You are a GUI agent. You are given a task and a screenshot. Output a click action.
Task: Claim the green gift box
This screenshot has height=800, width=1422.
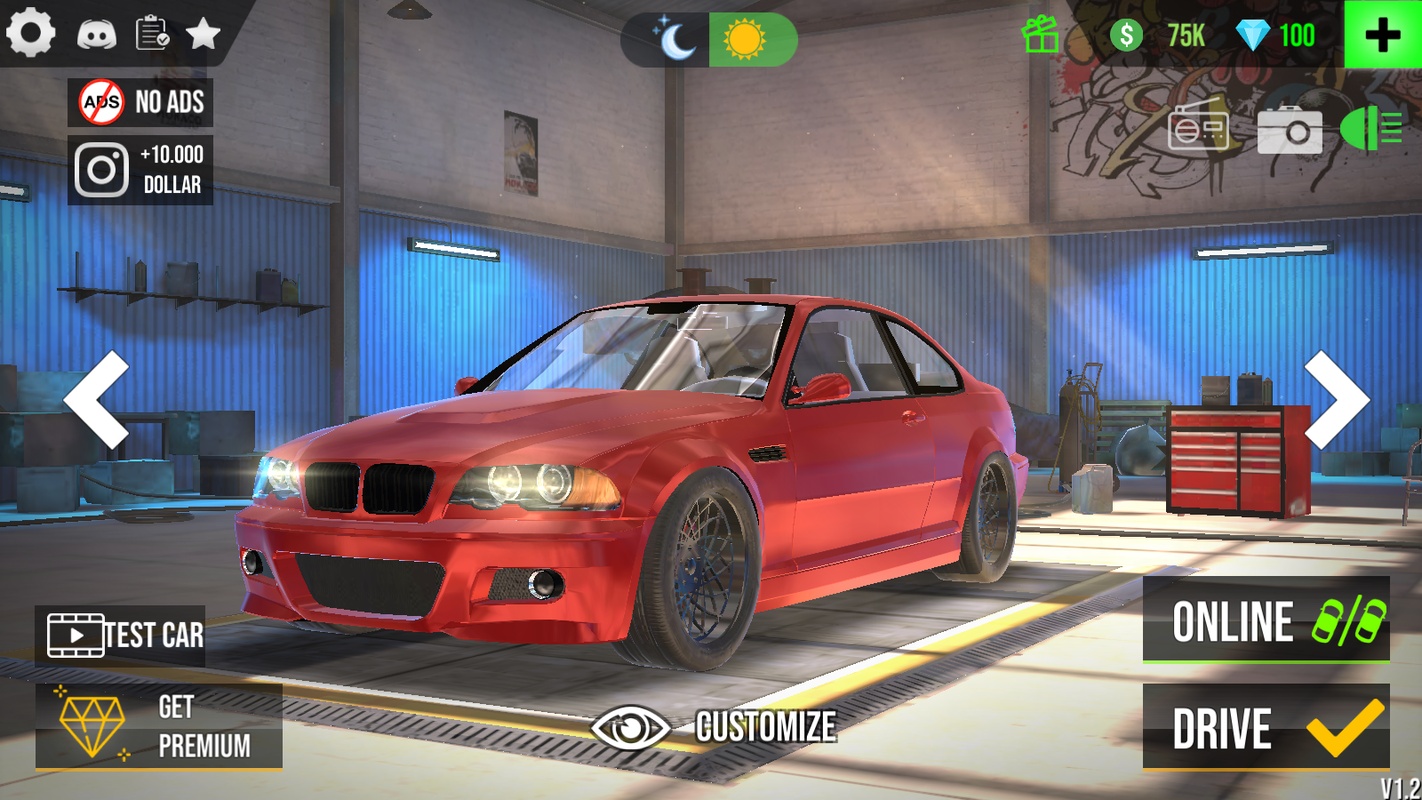point(1040,36)
